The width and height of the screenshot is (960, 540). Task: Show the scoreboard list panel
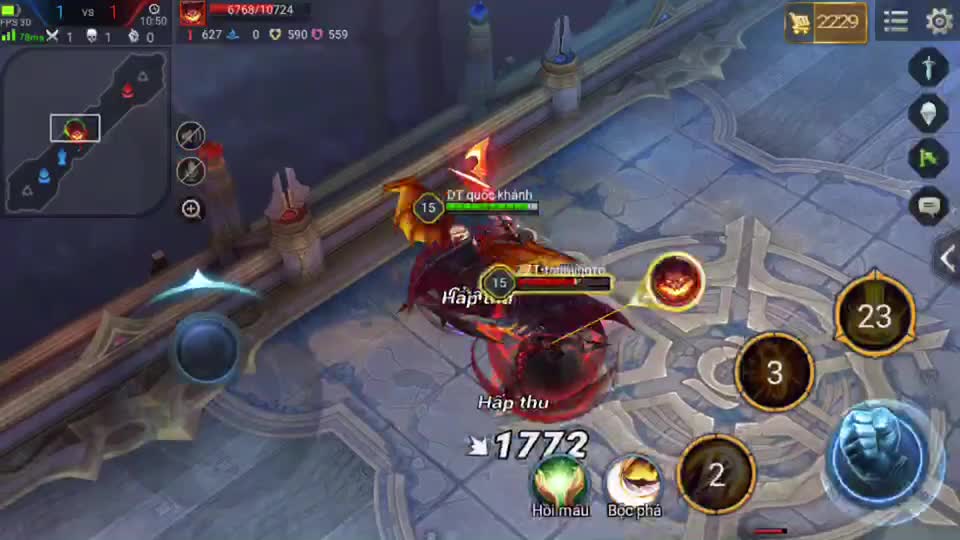point(896,21)
